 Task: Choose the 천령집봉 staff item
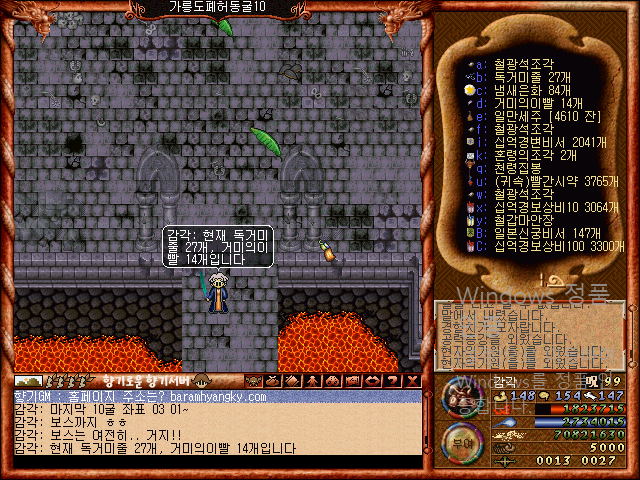(x=521, y=168)
